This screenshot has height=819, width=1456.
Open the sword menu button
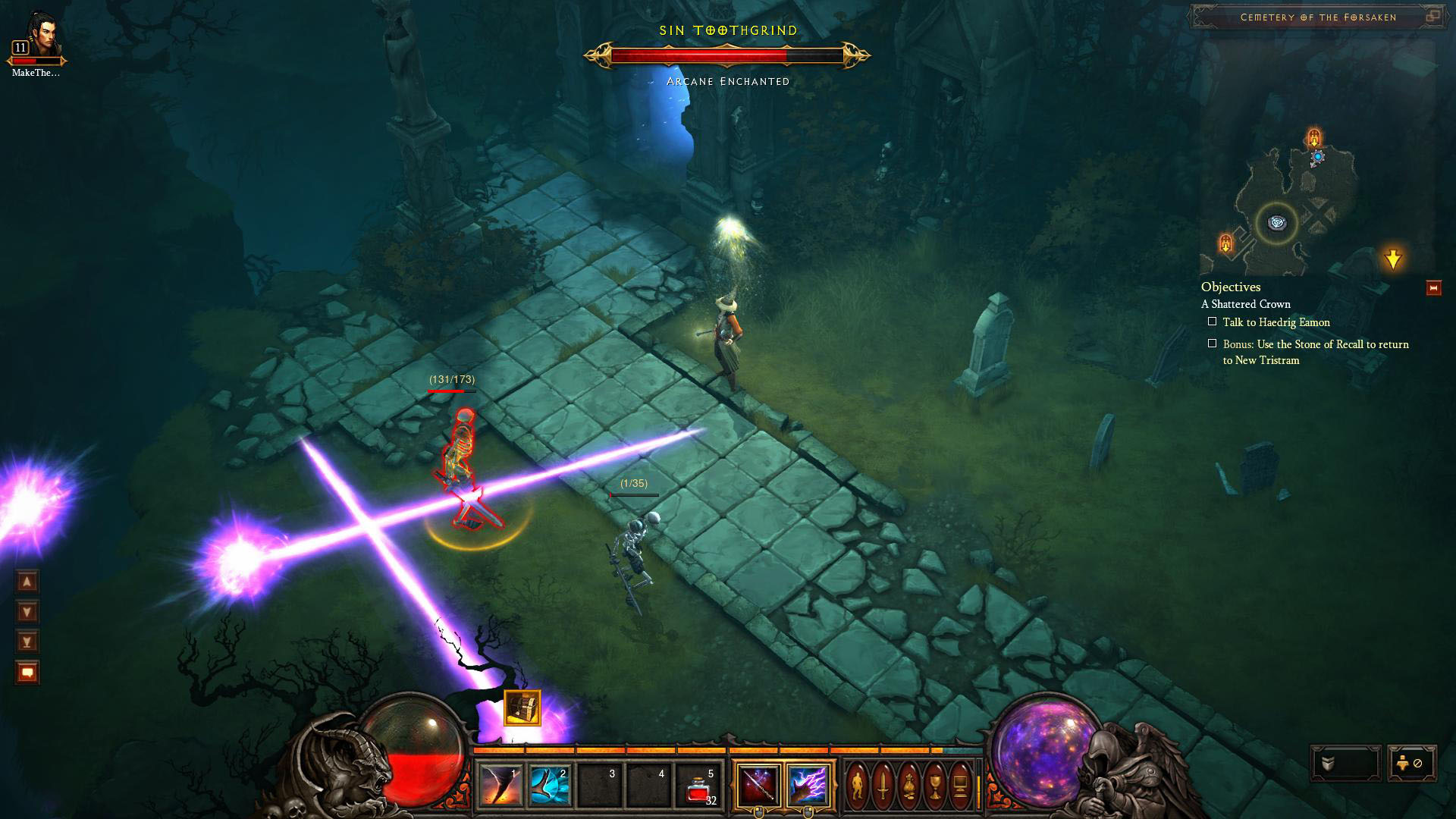click(x=883, y=786)
